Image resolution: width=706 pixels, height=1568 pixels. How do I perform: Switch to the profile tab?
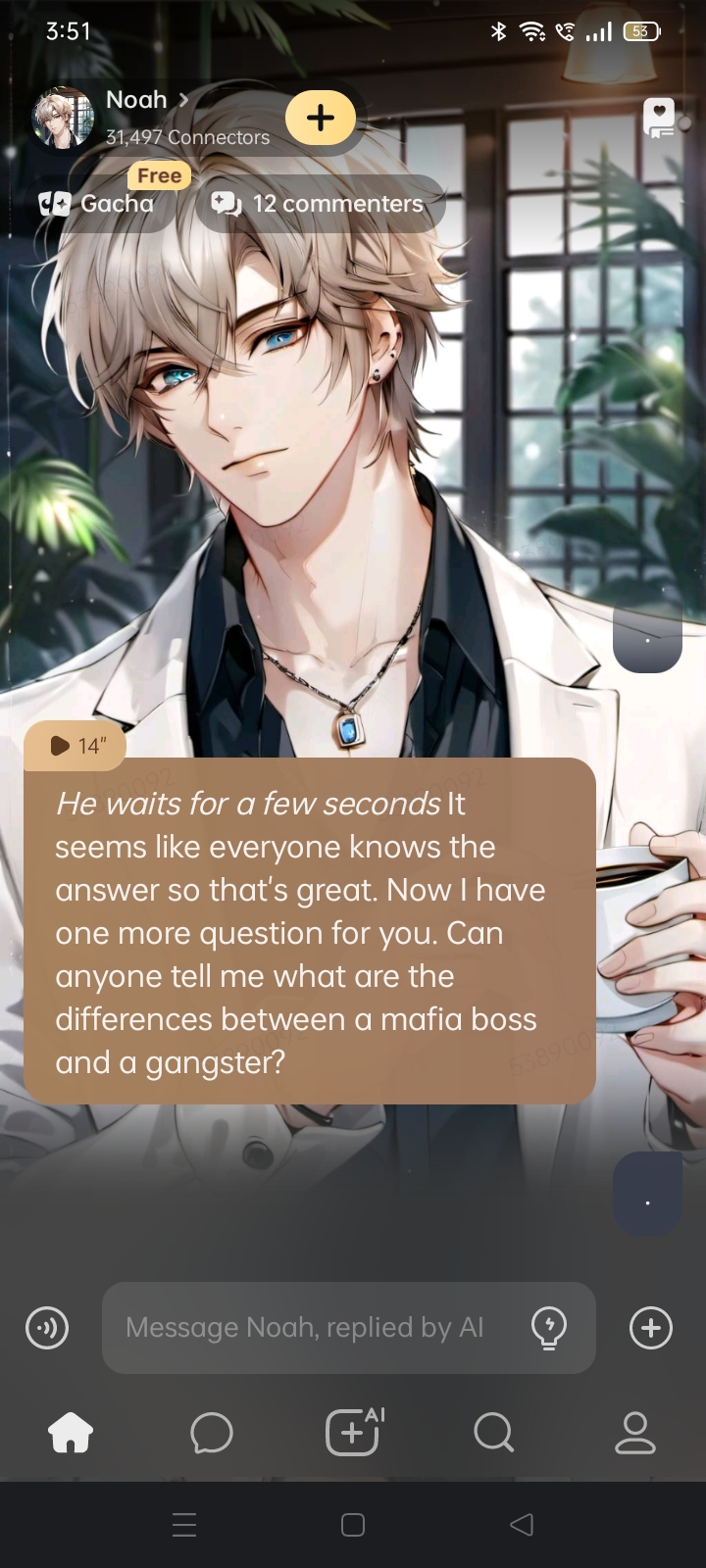635,1434
